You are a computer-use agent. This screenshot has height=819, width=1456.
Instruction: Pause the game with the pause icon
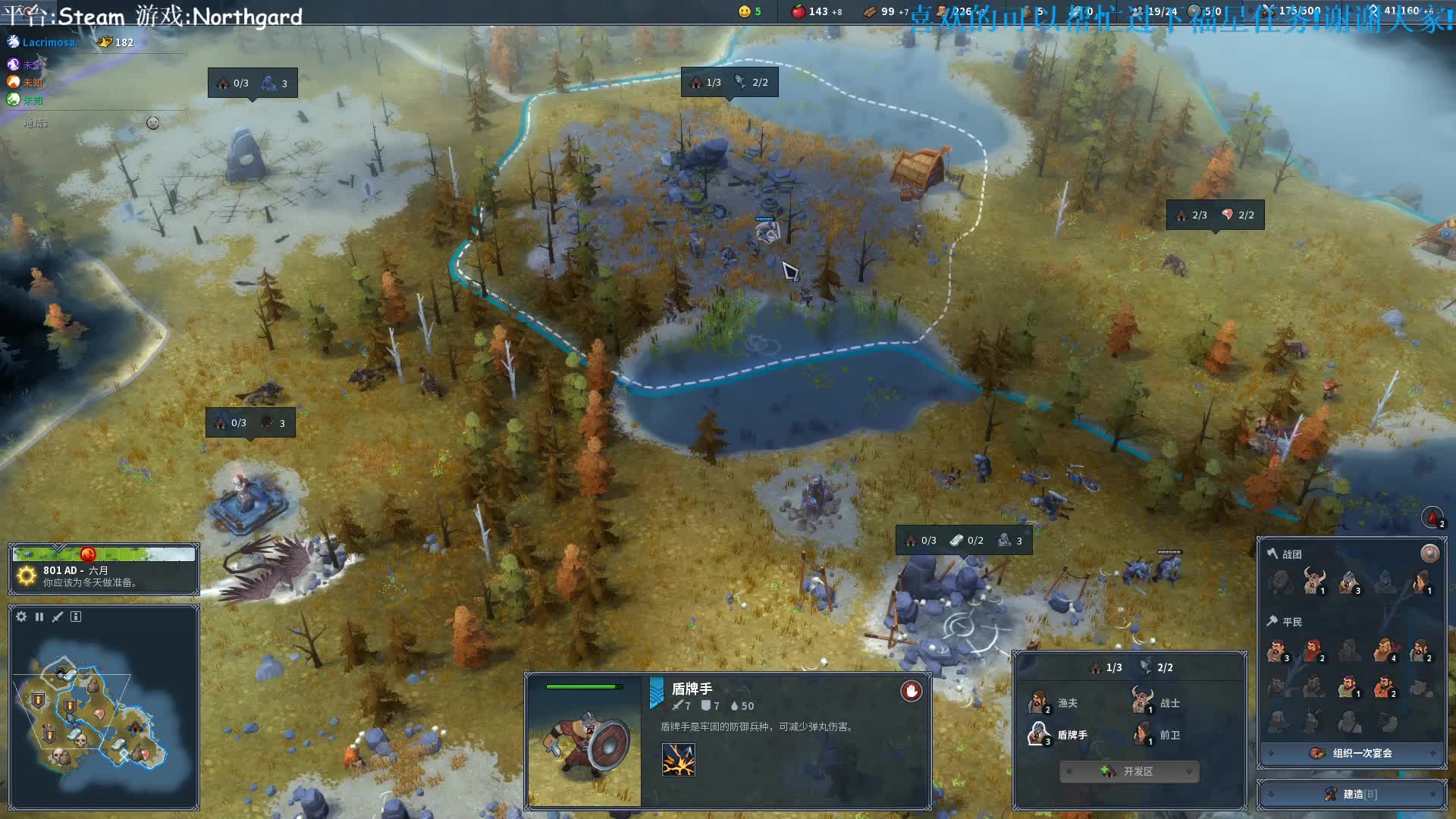click(x=39, y=617)
